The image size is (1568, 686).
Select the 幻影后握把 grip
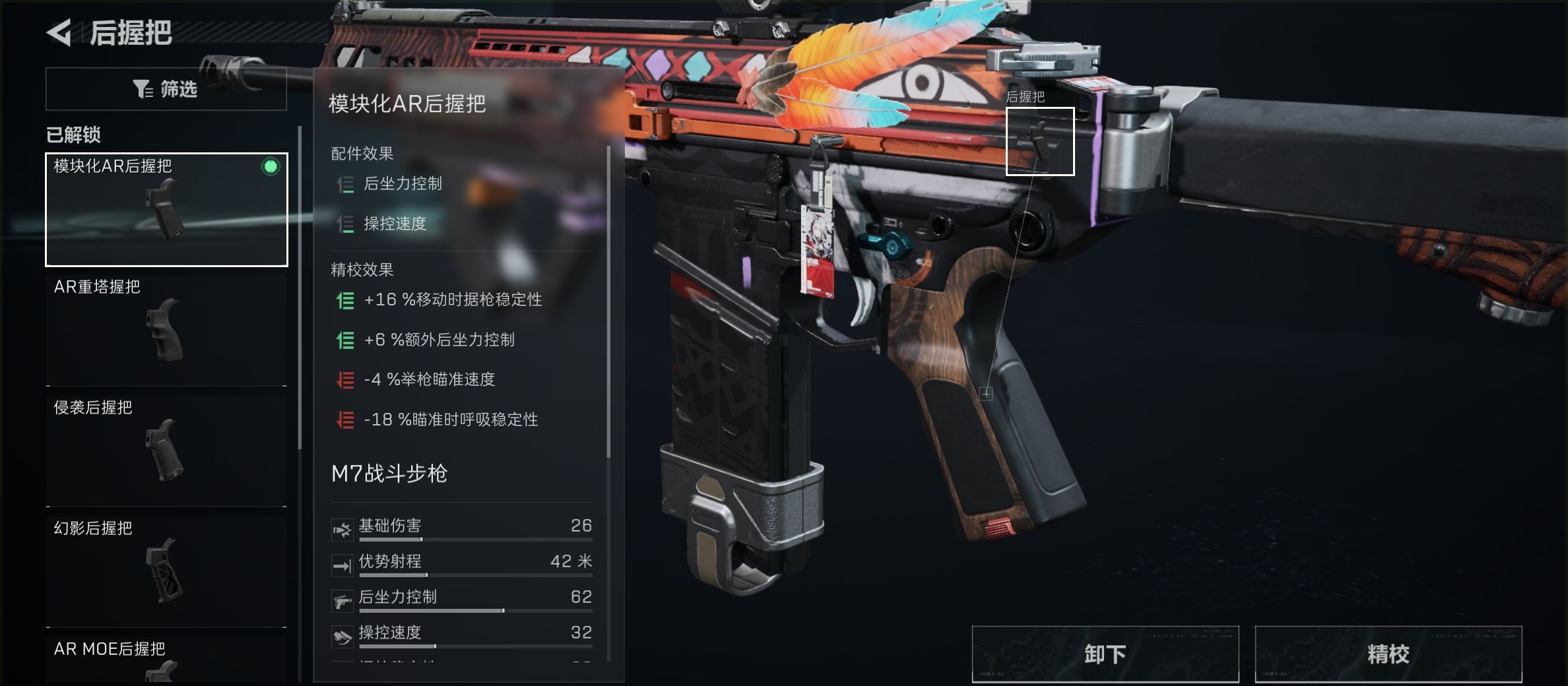166,570
